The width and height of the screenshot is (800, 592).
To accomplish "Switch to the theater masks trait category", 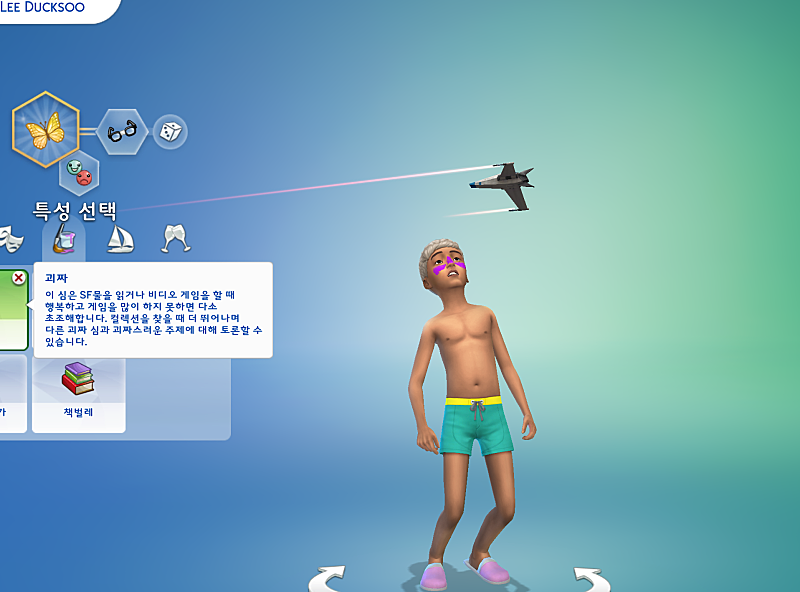I will tap(10, 238).
